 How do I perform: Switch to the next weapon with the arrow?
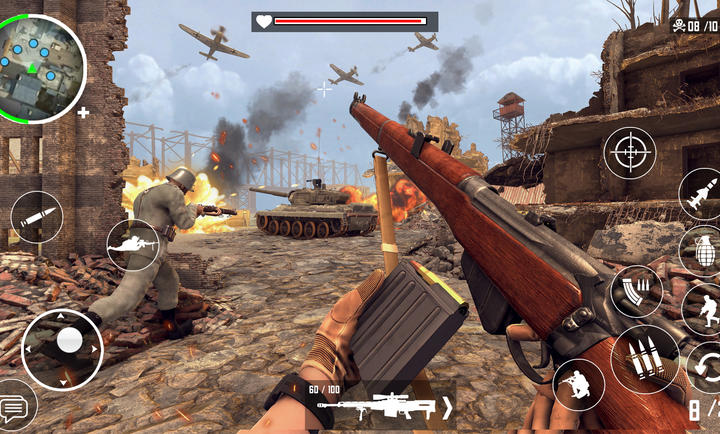(447, 407)
